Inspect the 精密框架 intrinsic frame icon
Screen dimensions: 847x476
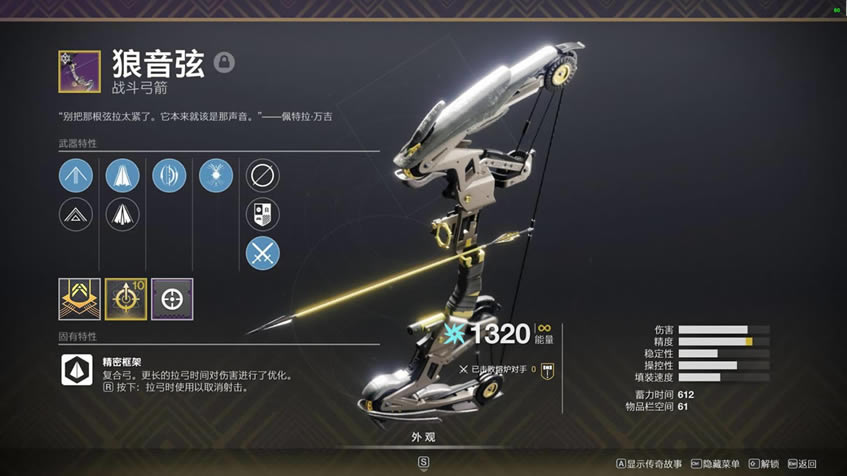77,369
